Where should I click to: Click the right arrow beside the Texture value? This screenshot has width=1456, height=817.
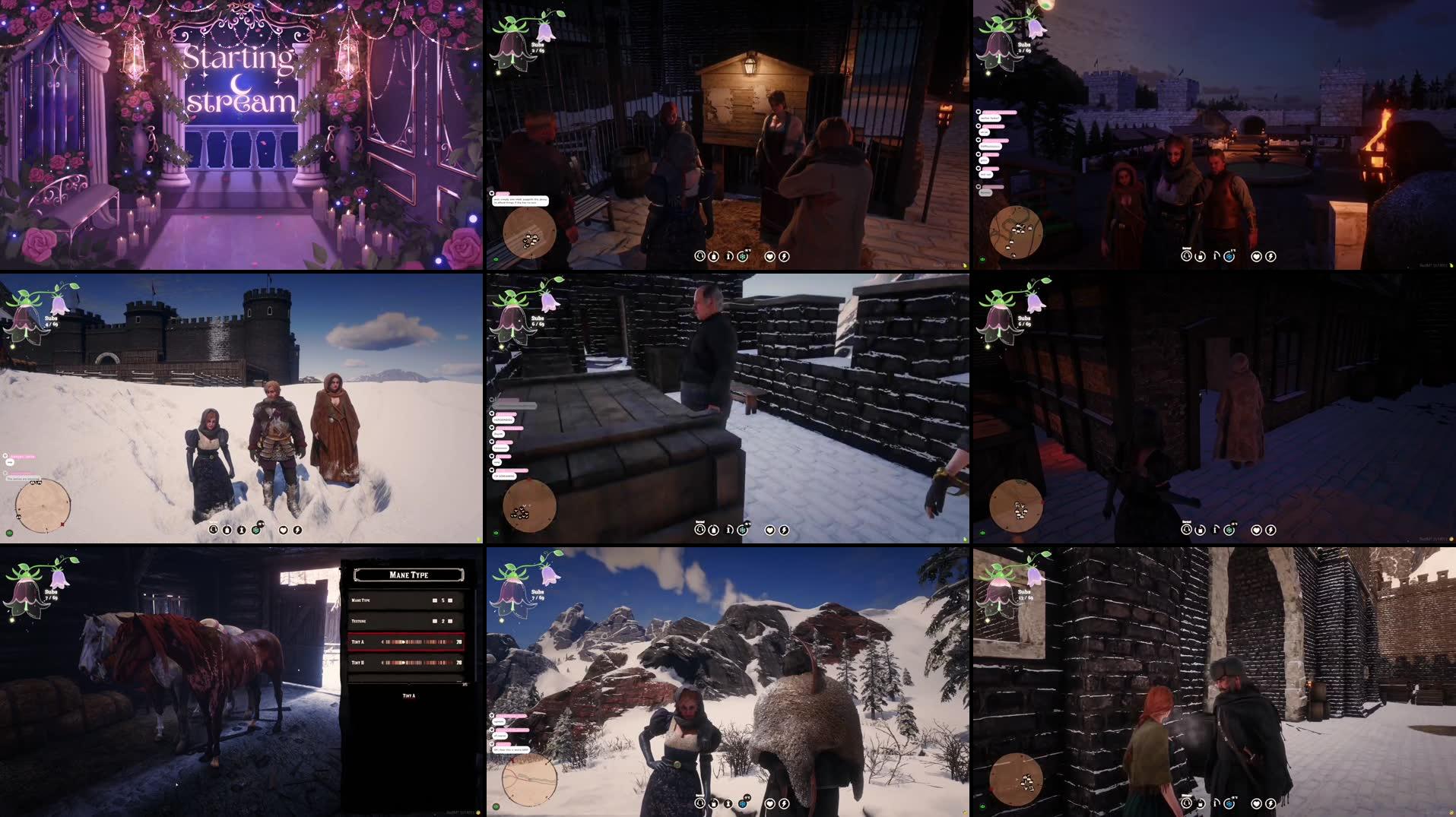click(x=450, y=621)
